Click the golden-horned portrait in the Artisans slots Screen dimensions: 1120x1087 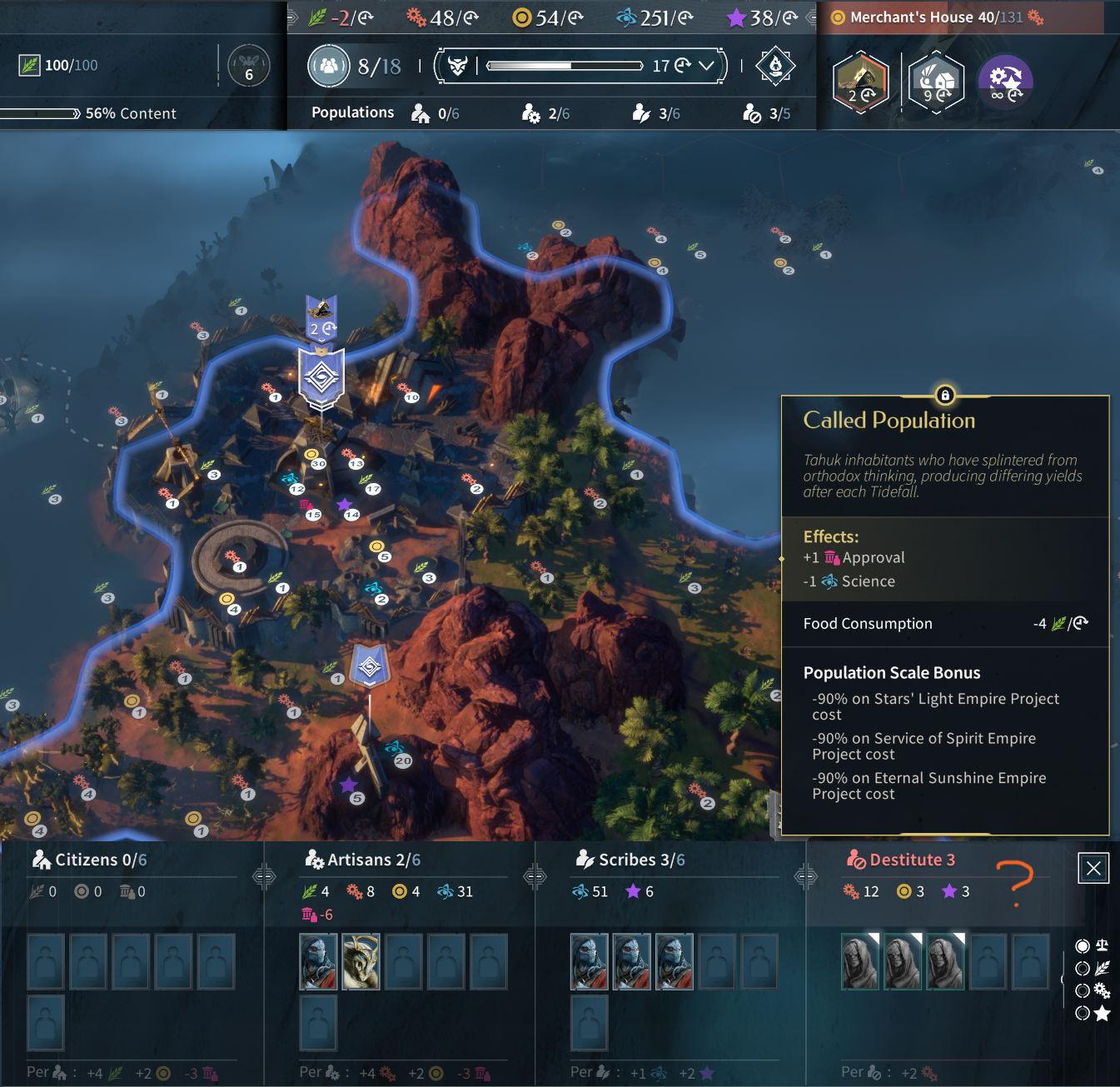[361, 961]
